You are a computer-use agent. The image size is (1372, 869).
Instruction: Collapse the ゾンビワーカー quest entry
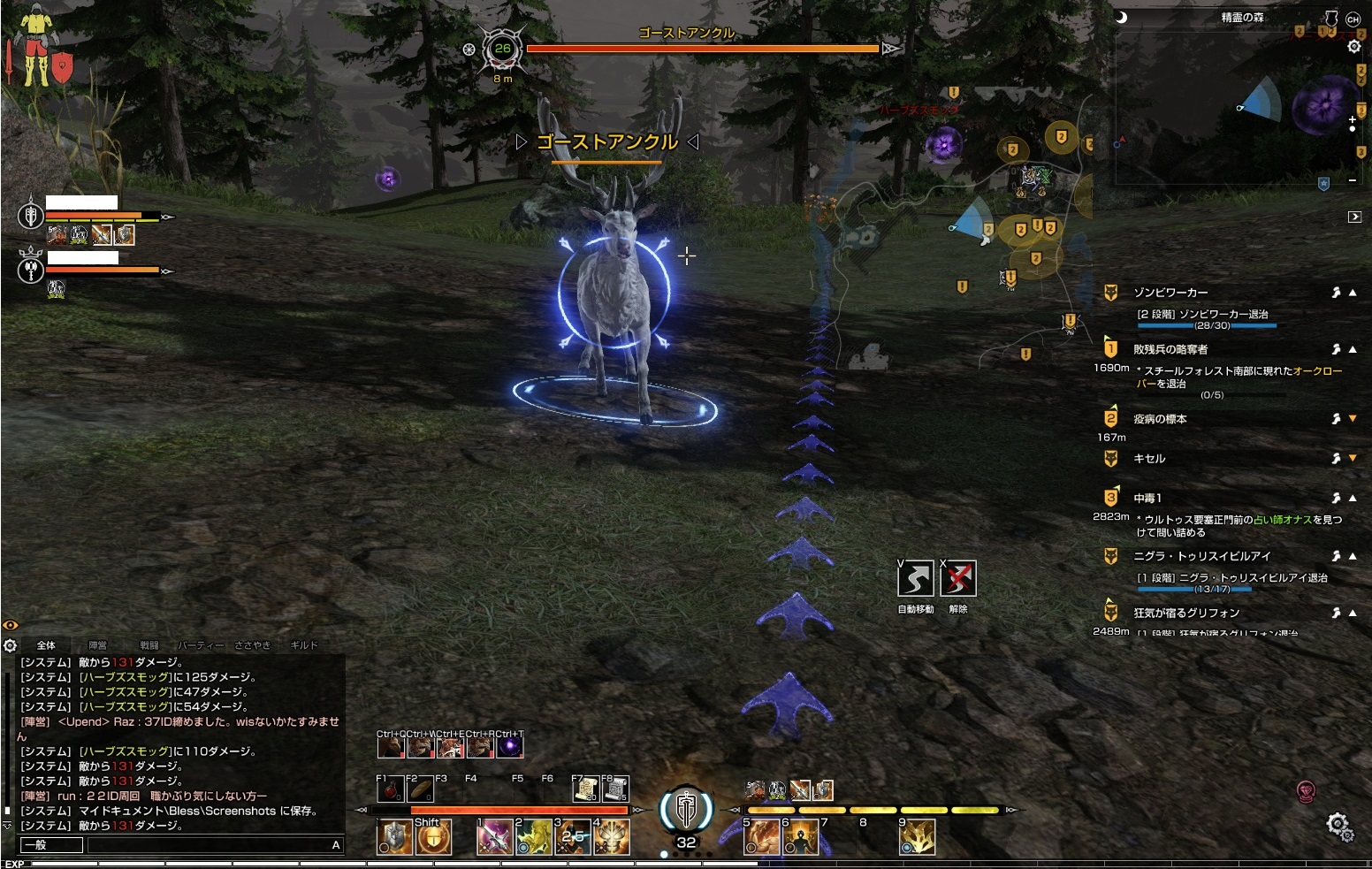(x=1353, y=293)
